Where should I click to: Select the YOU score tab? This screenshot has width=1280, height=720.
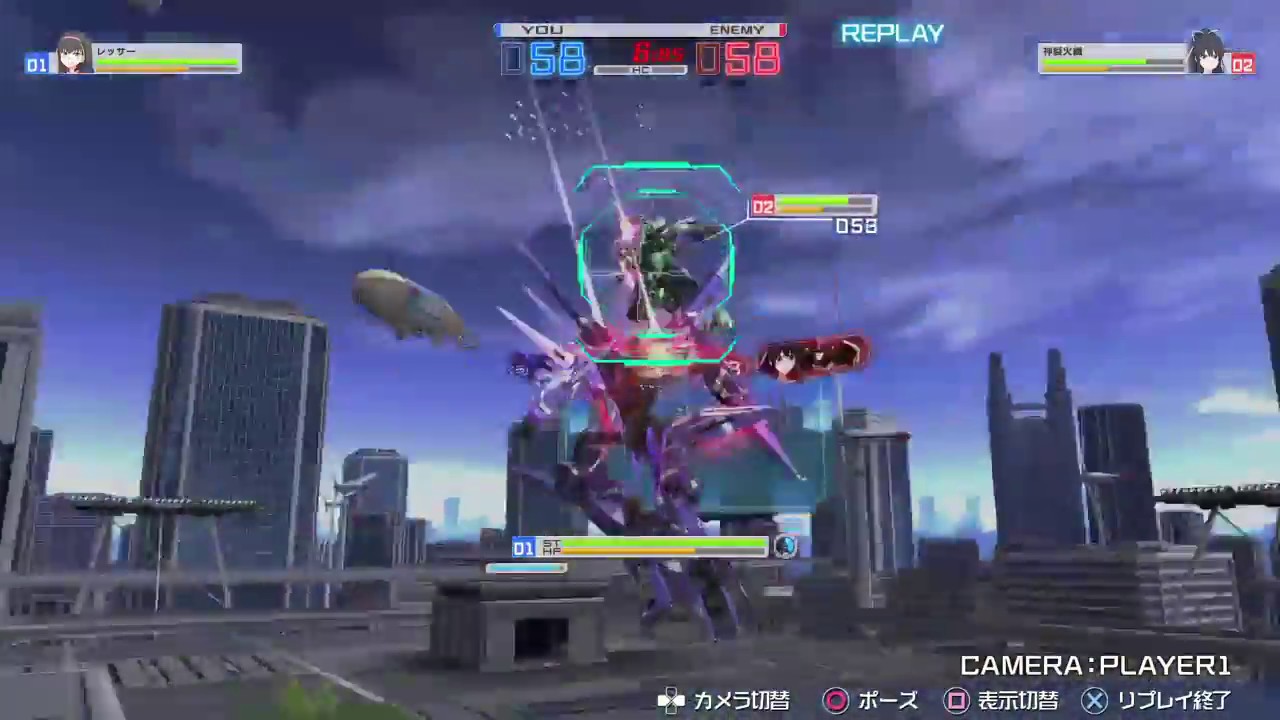coord(541,29)
